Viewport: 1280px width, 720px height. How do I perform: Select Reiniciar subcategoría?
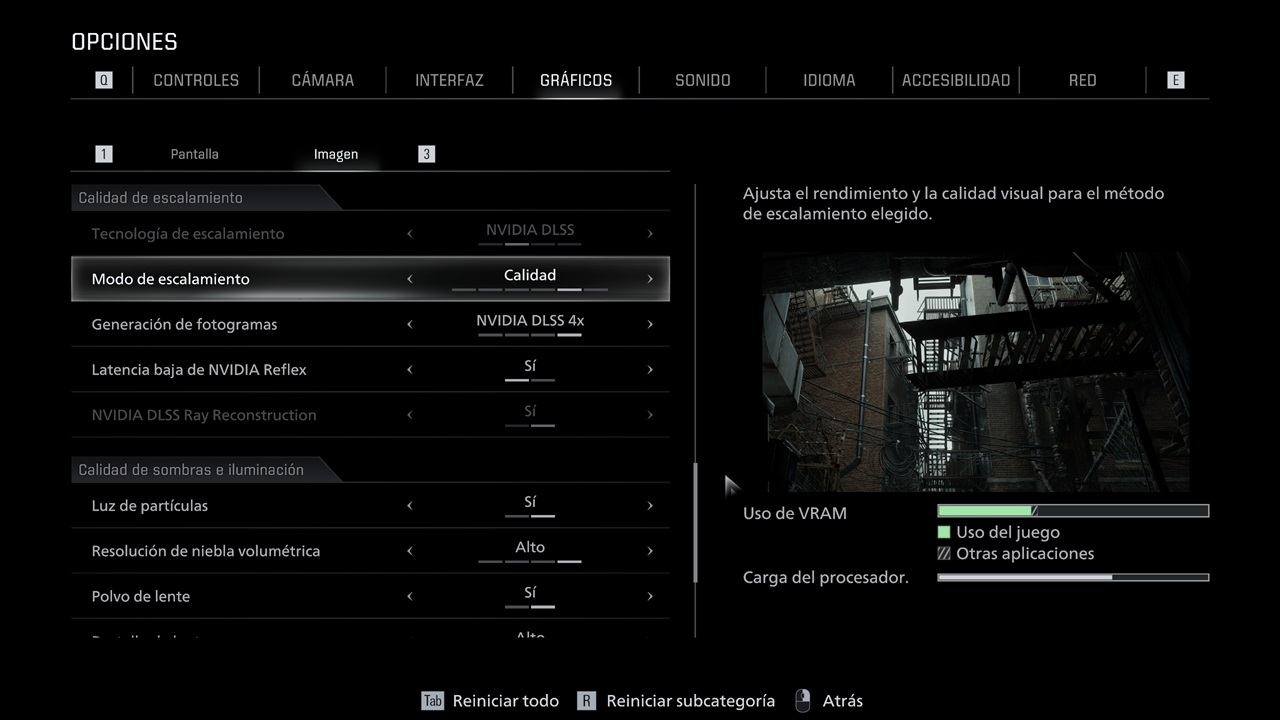pyautogui.click(x=690, y=700)
